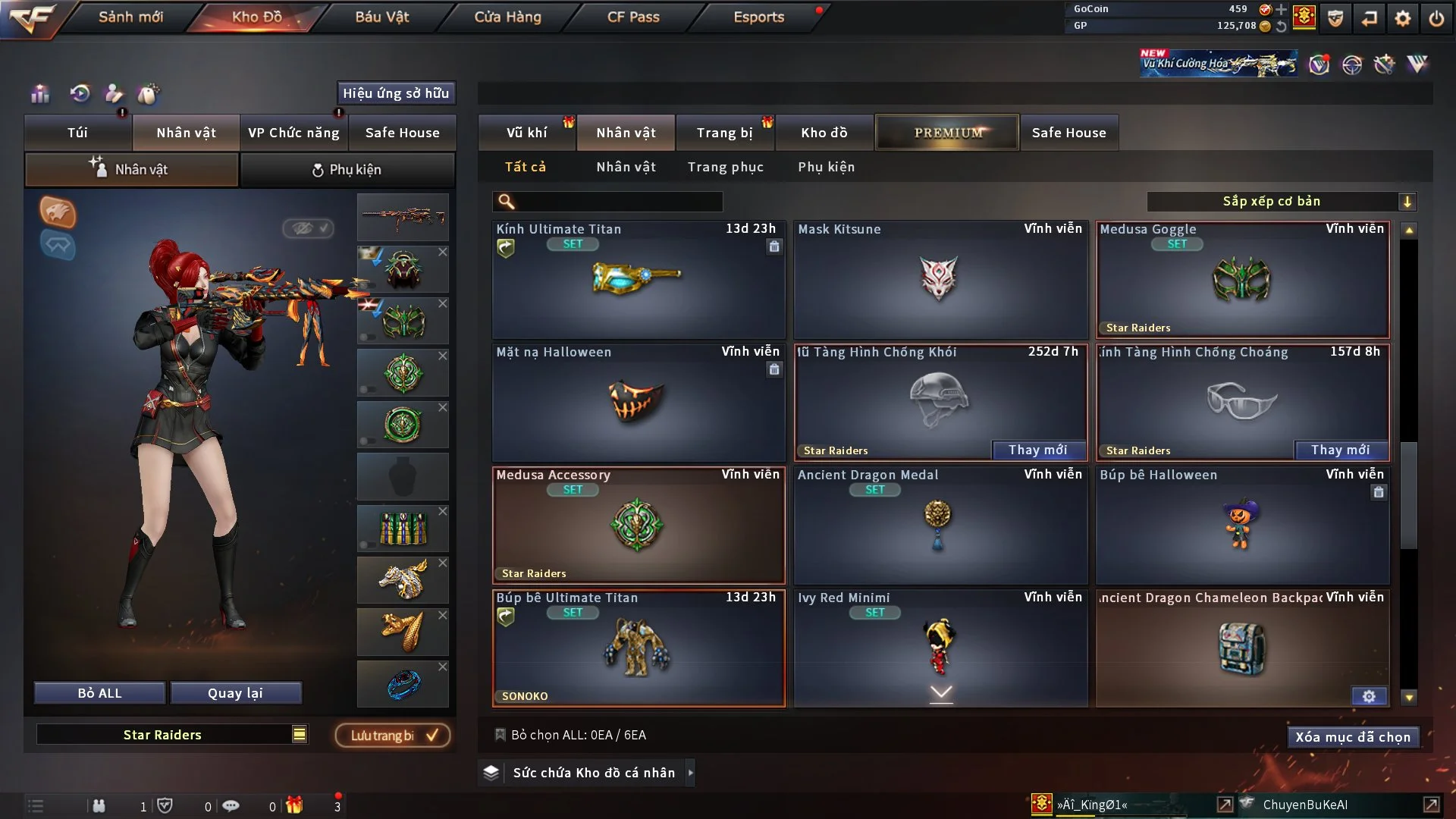This screenshot has height=819, width=1456.
Task: Click Xóa mục đã chọn button
Action: pyautogui.click(x=1352, y=737)
